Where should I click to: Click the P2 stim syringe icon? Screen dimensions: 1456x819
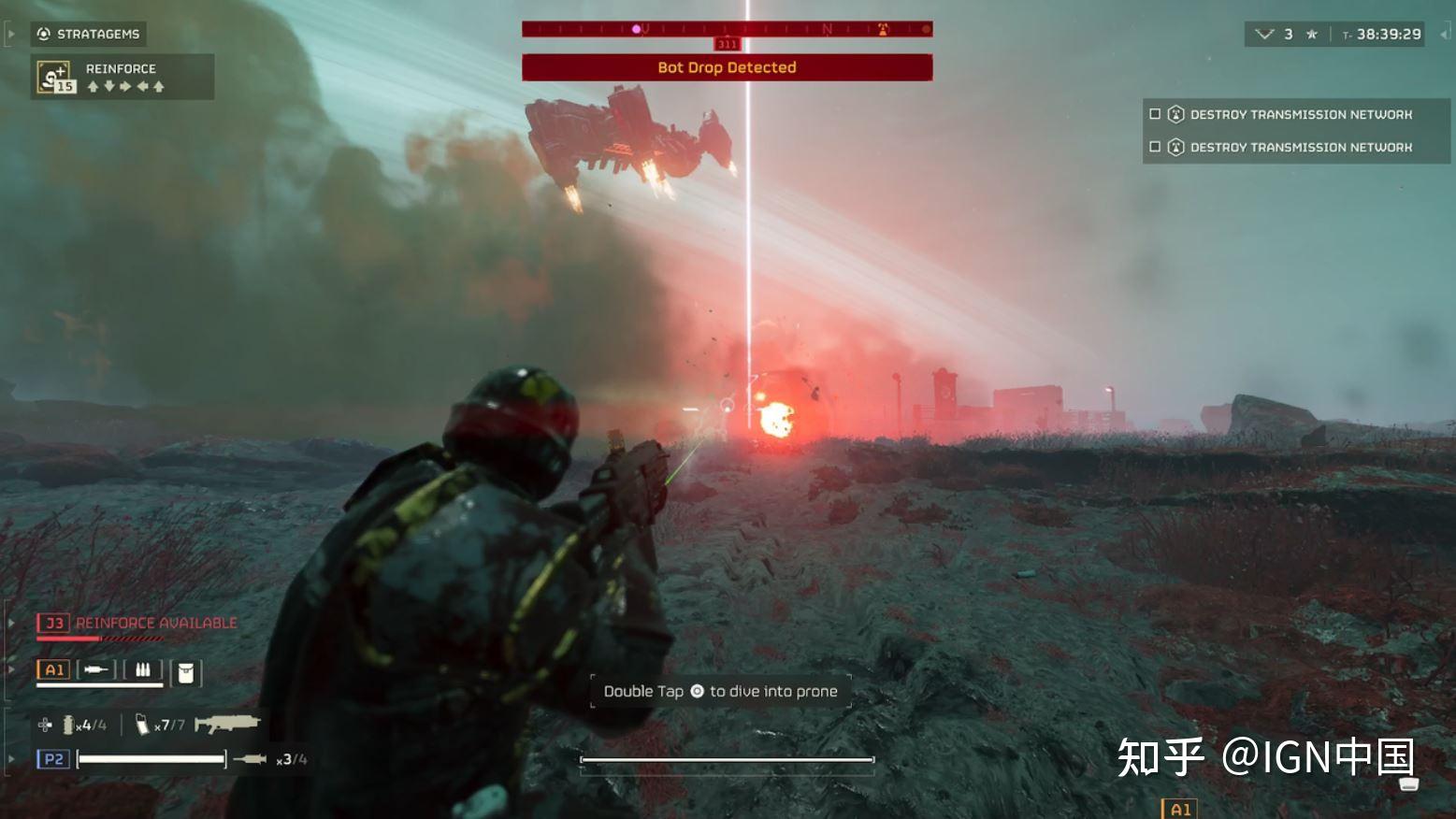tap(250, 759)
